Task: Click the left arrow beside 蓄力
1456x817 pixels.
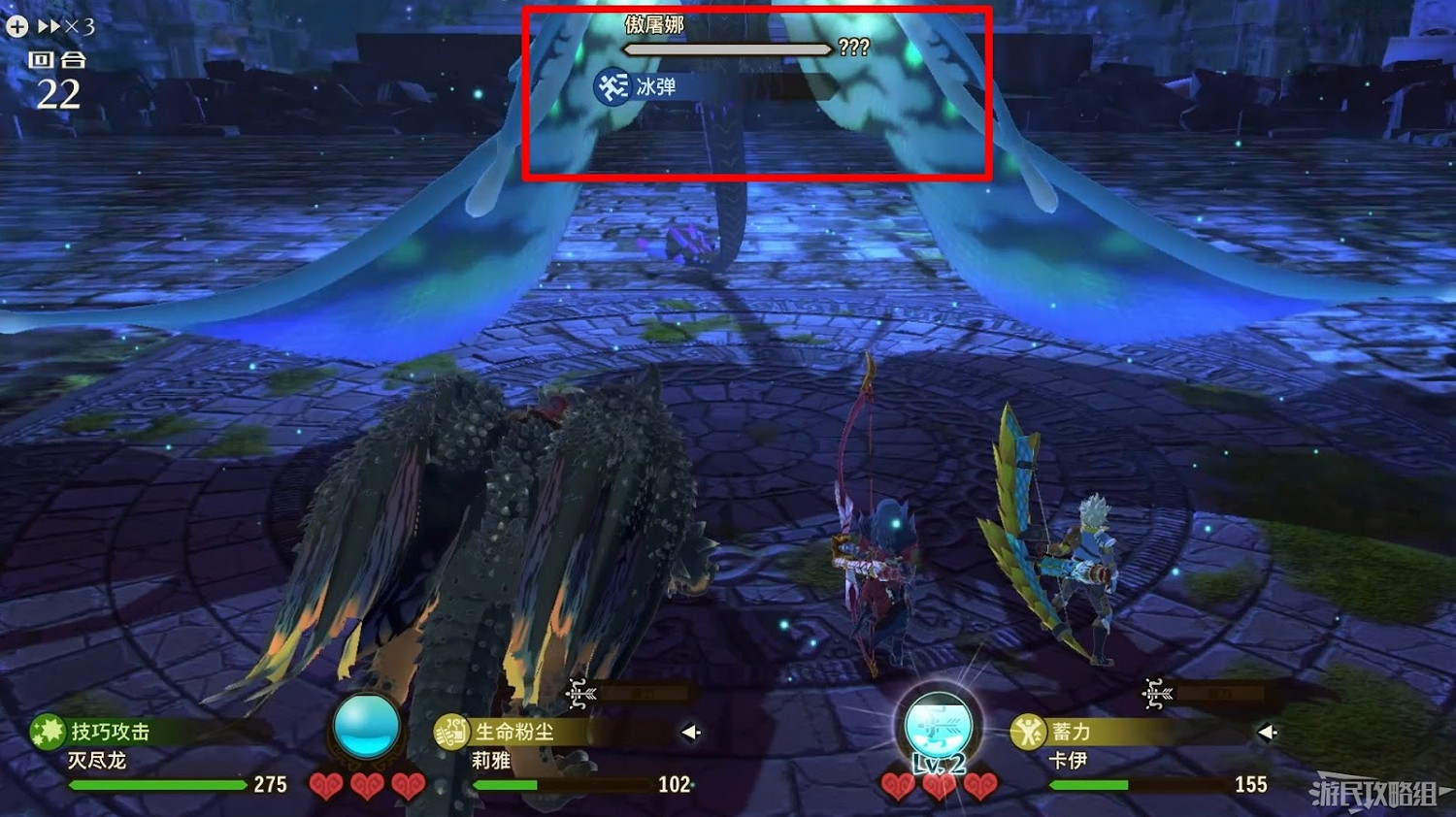Action: [1270, 733]
